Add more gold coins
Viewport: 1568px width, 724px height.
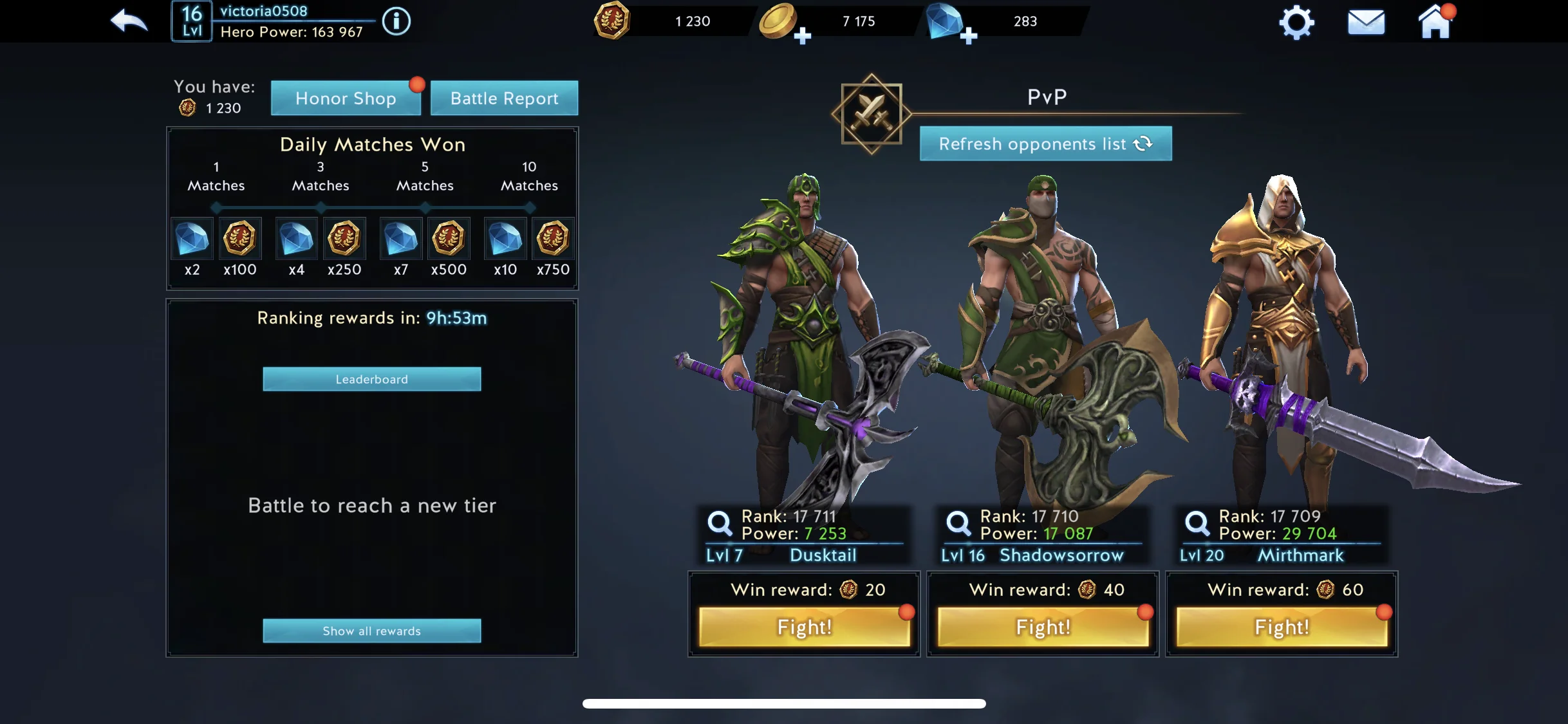[x=802, y=36]
